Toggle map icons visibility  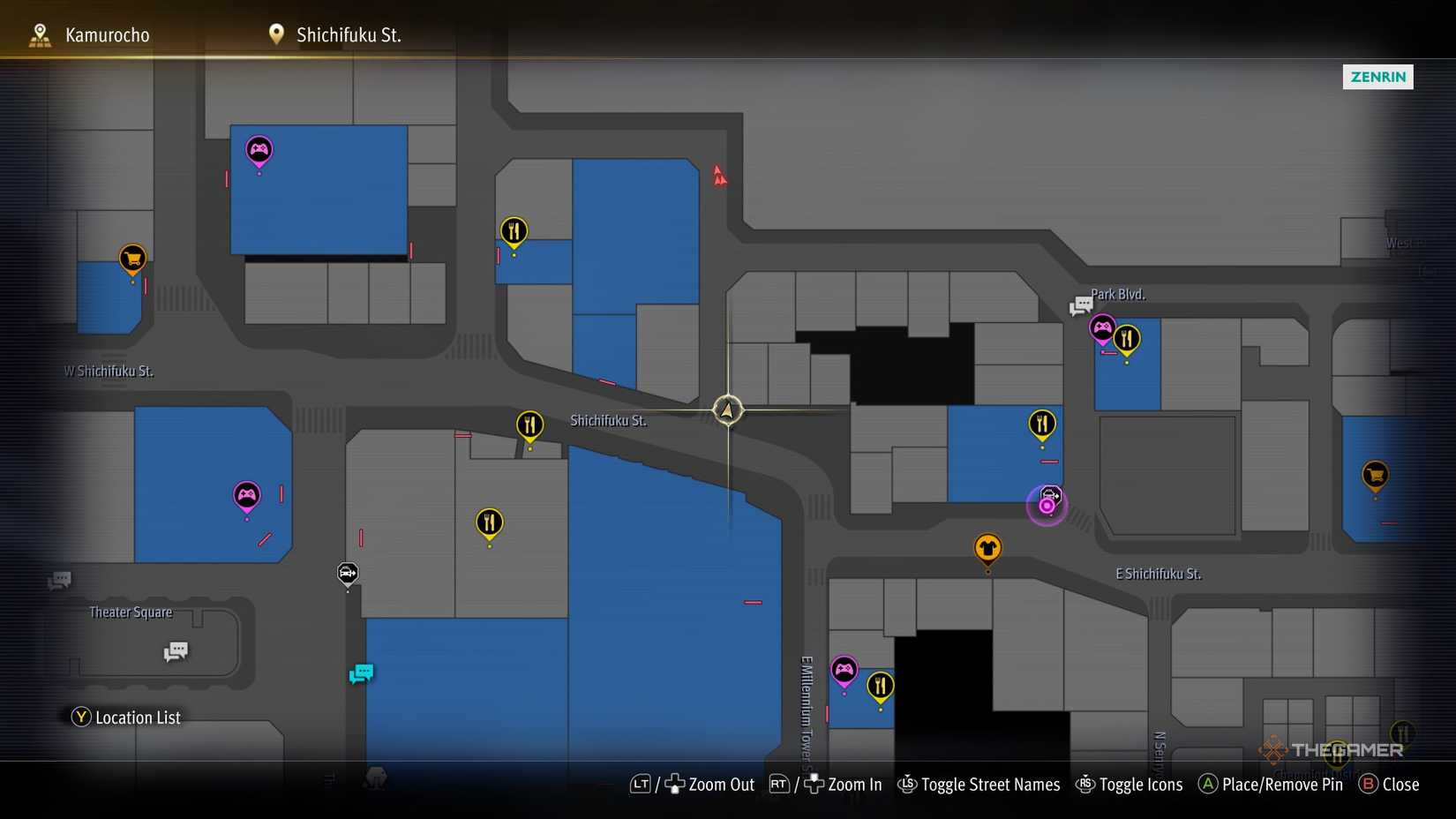[x=1130, y=784]
